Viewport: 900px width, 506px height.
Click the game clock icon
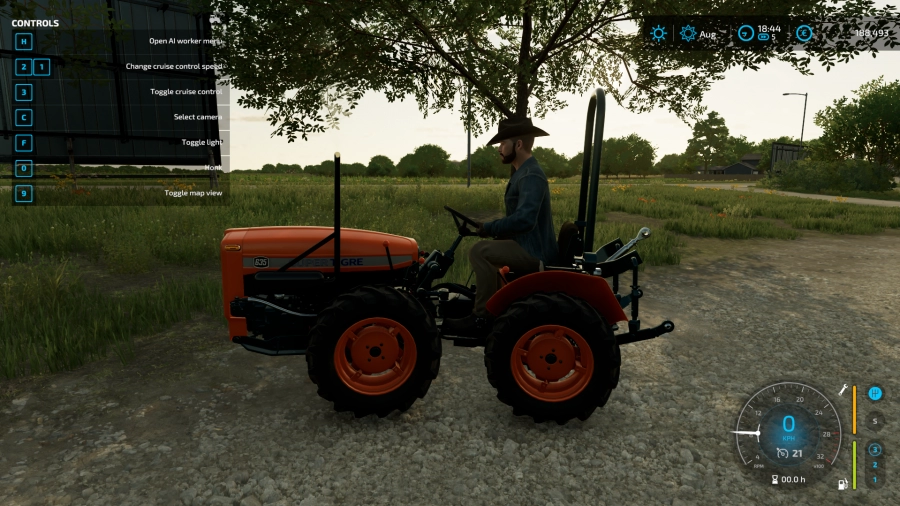click(x=745, y=33)
